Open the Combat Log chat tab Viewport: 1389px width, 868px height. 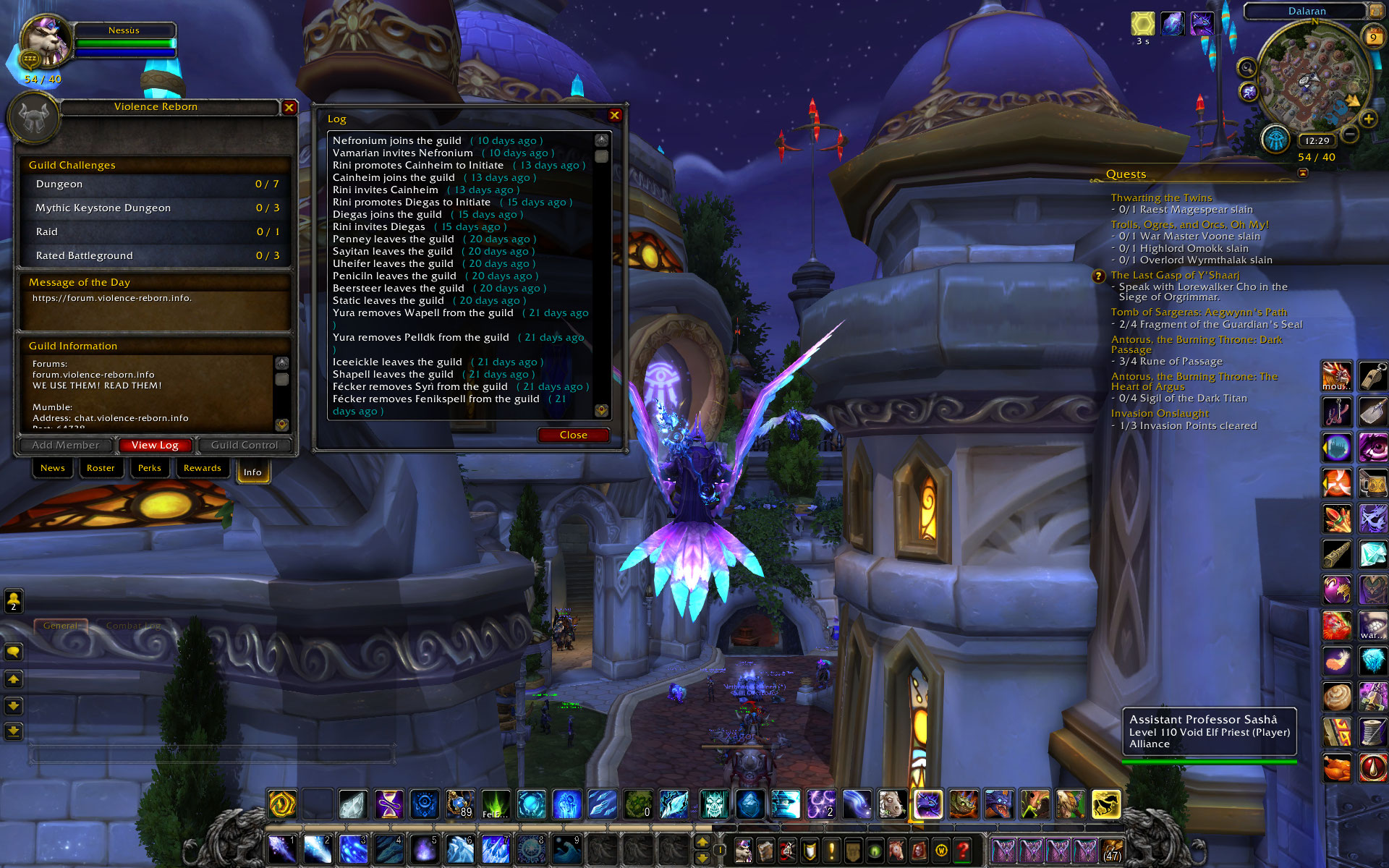point(133,626)
